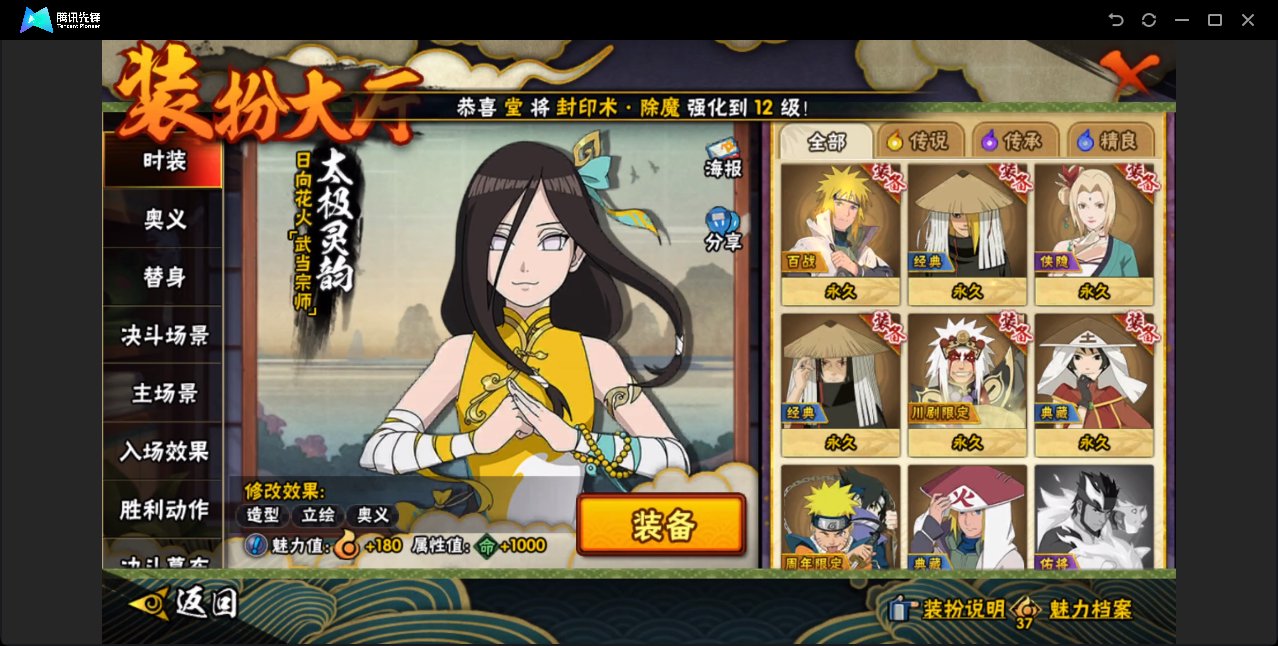The height and width of the screenshot is (646, 1278).
Task: Go back with the 返回 button
Action: coord(184,602)
